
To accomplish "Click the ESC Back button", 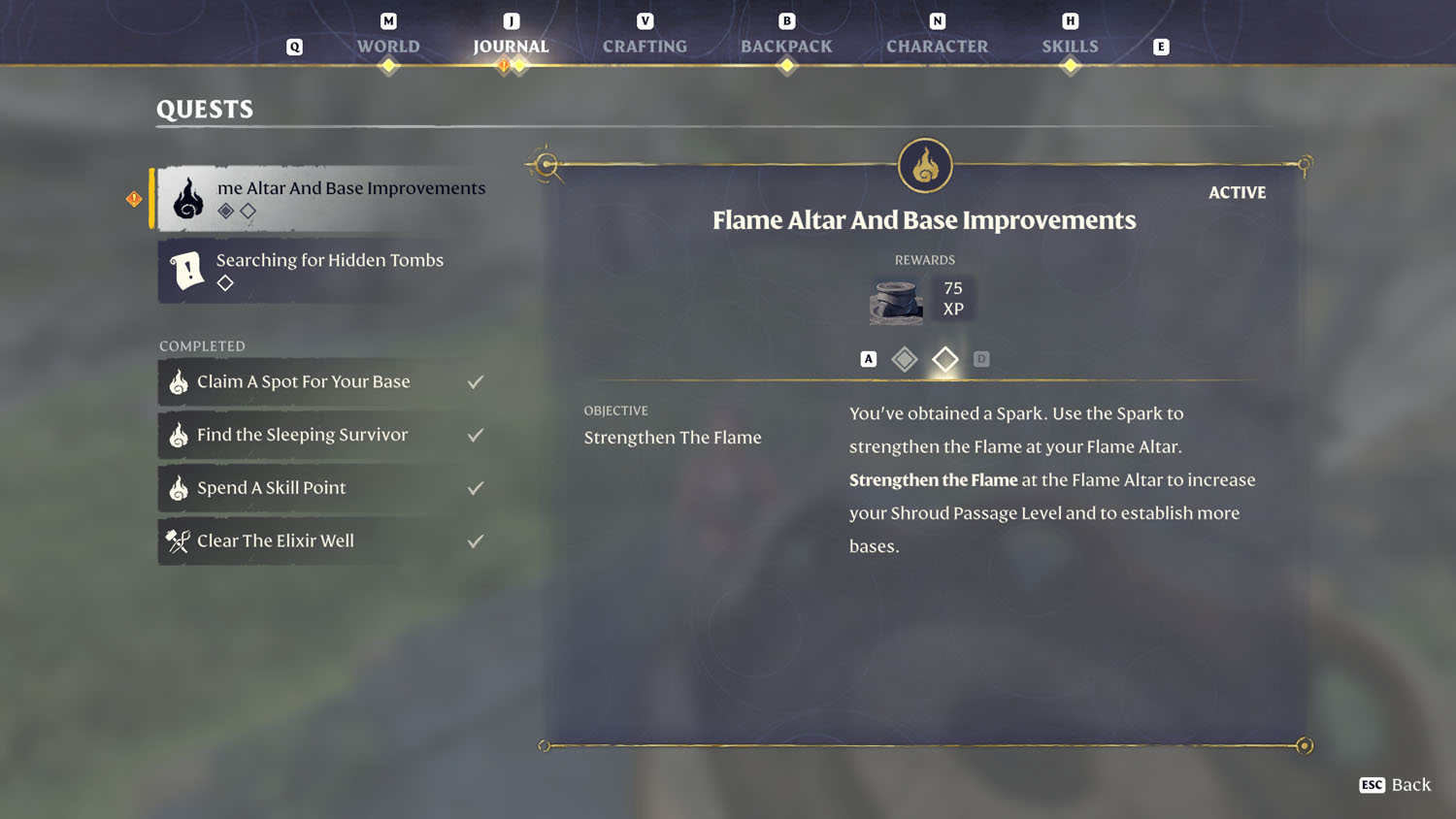I will pos(1395,785).
